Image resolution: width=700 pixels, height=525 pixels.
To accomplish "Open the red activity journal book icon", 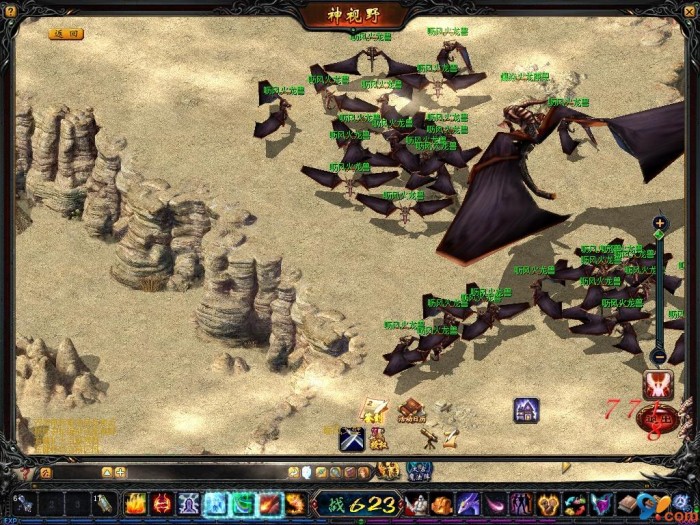I will coord(411,410).
